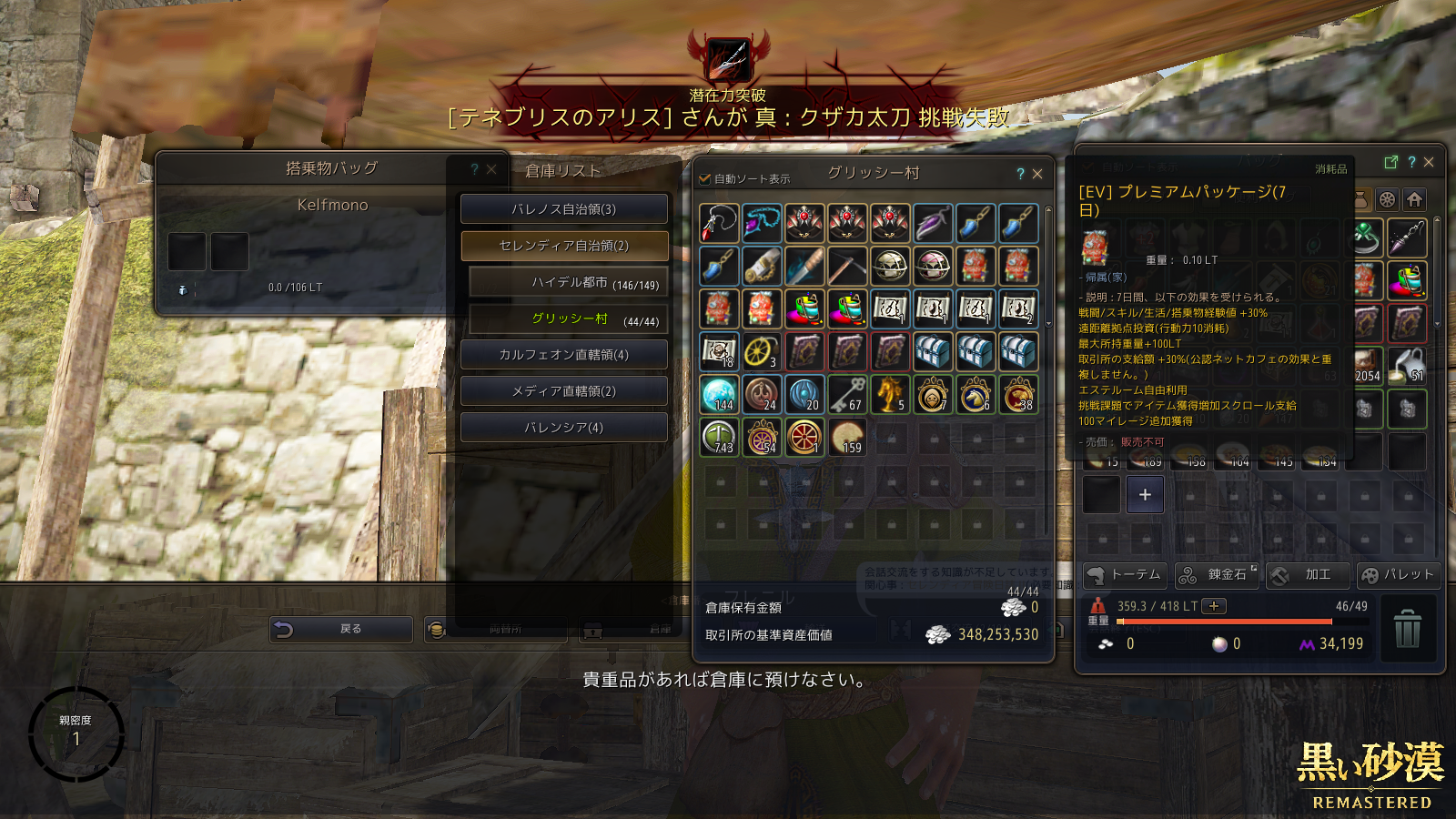Pick the golden horse statue item

click(x=890, y=394)
